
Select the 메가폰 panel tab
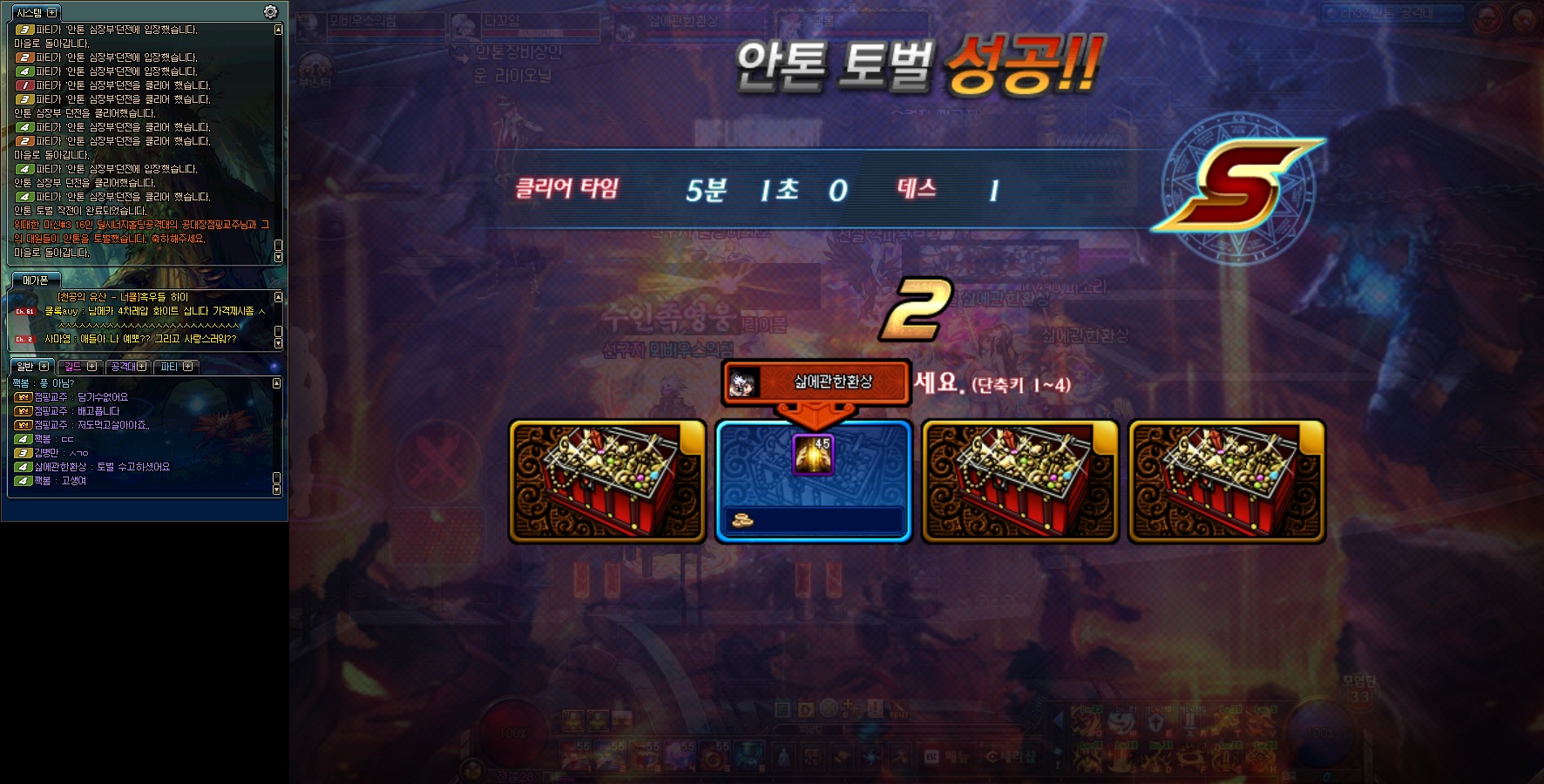36,280
